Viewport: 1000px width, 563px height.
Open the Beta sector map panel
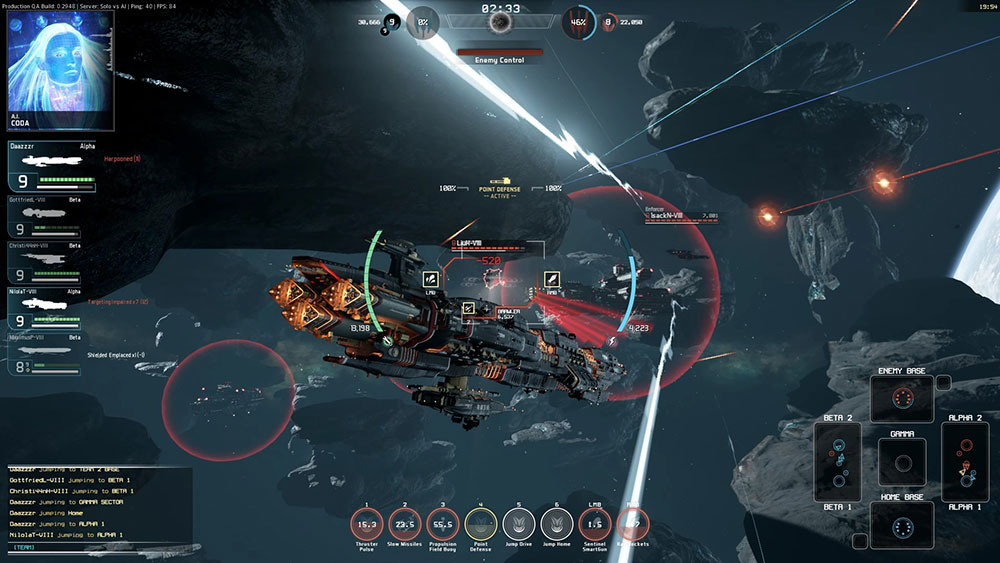[x=838, y=461]
